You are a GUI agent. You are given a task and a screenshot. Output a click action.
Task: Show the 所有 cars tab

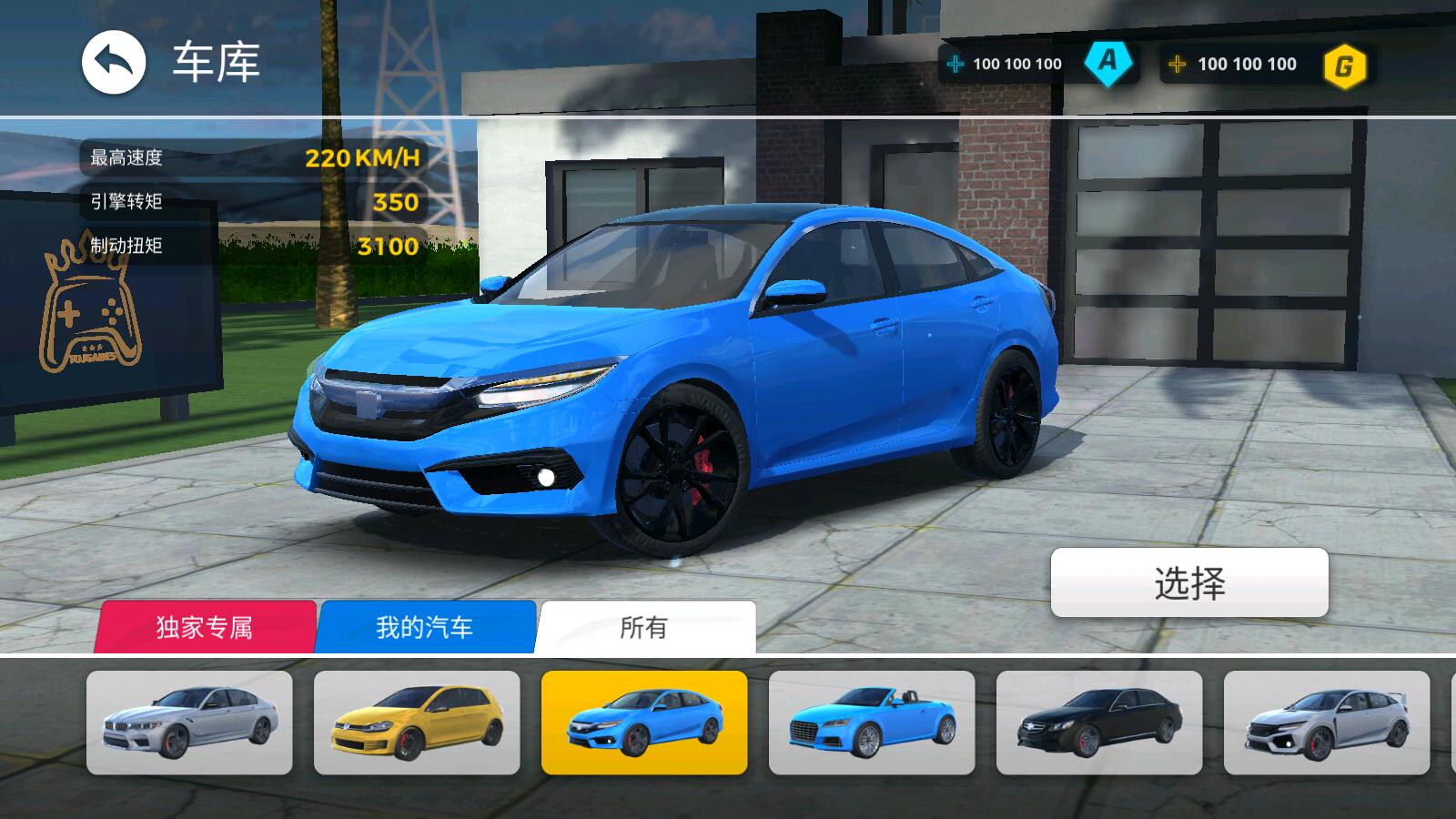point(644,627)
